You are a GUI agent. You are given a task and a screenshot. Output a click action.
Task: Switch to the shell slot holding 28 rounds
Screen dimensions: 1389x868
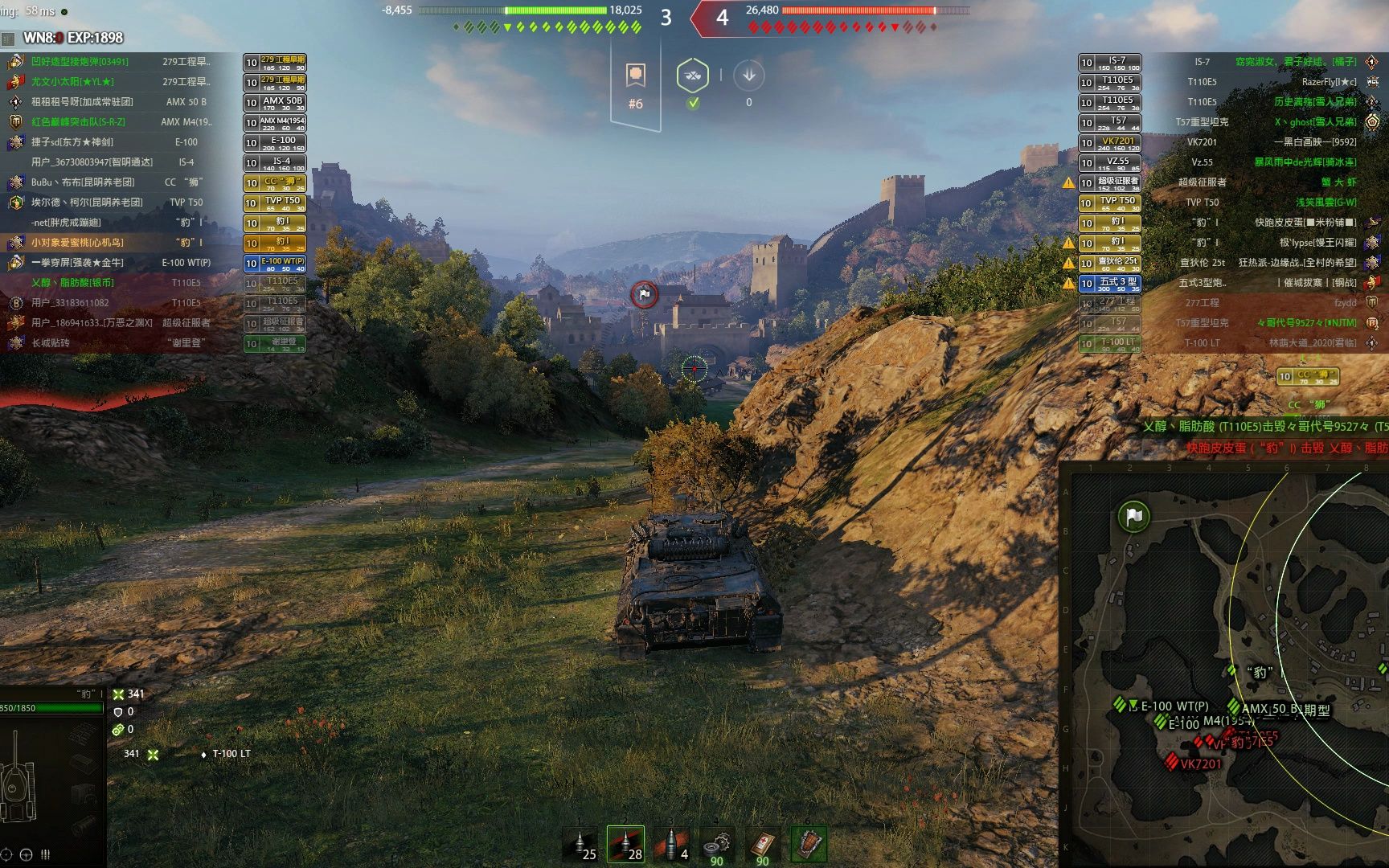point(625,845)
